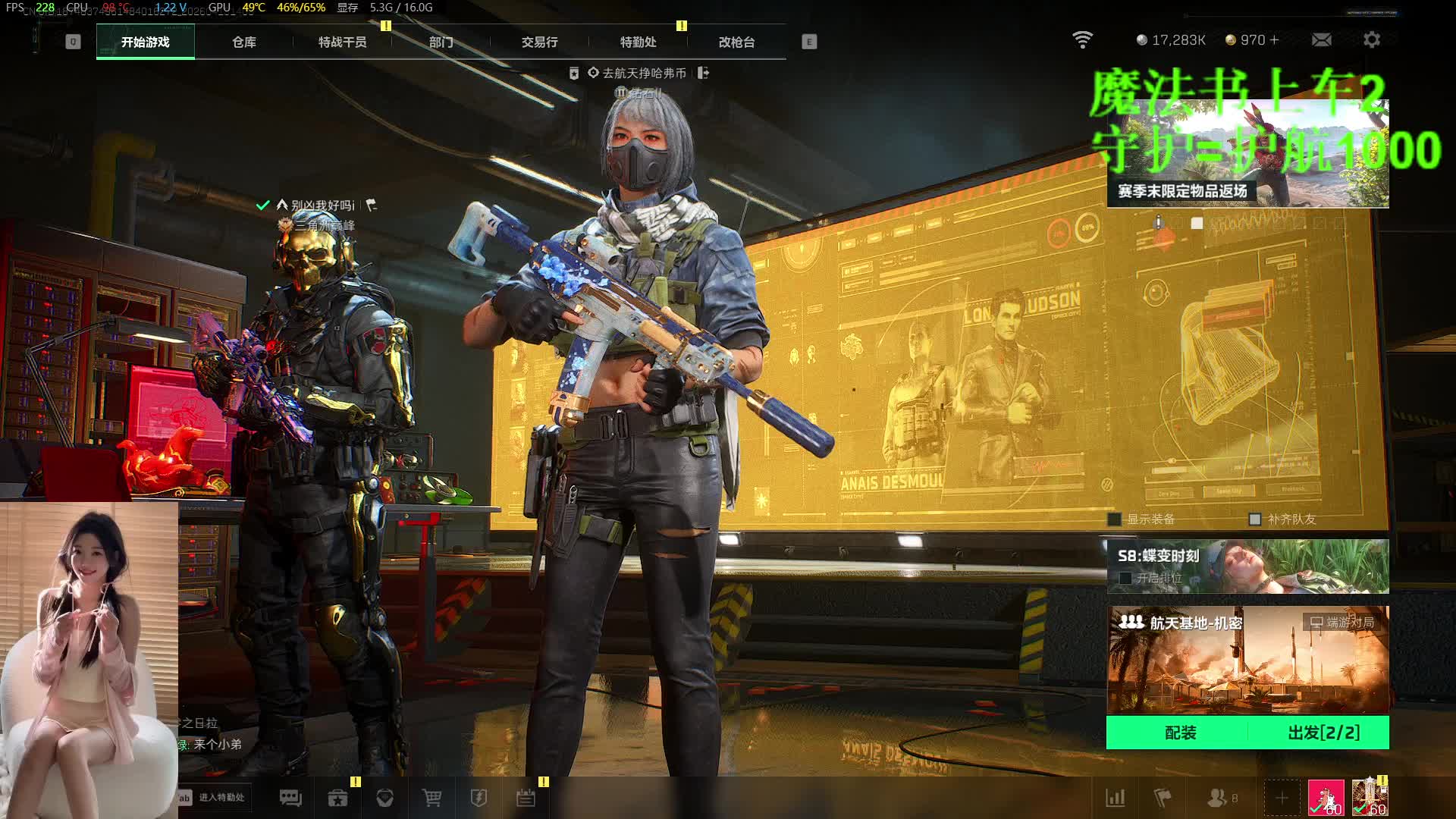Viewport: 1456px width, 819px height.
Task: Toggle the 显示装备 checkbox
Action: point(1115,519)
